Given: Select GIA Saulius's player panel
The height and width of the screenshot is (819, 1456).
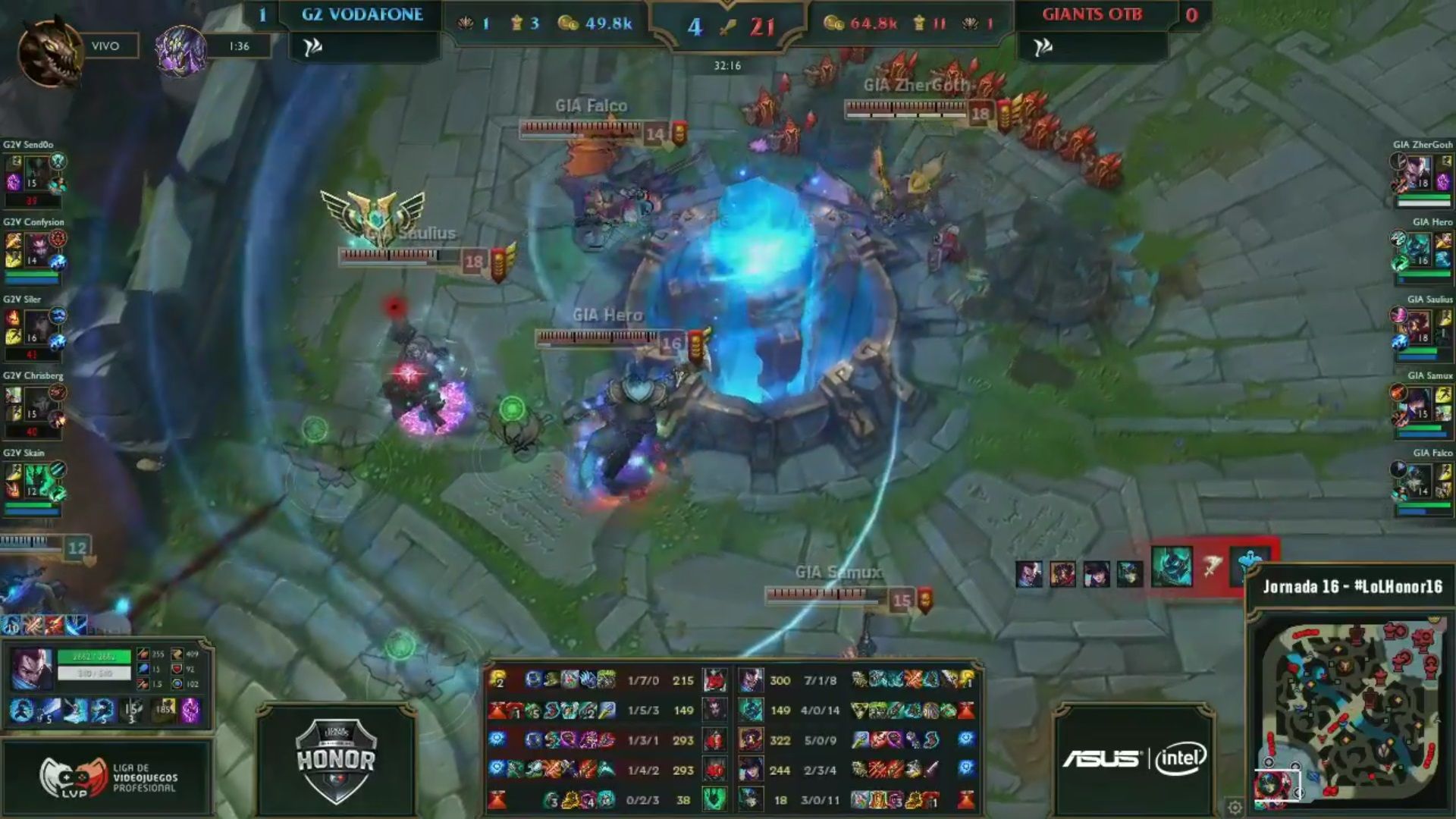Looking at the screenshot, I should [1423, 330].
